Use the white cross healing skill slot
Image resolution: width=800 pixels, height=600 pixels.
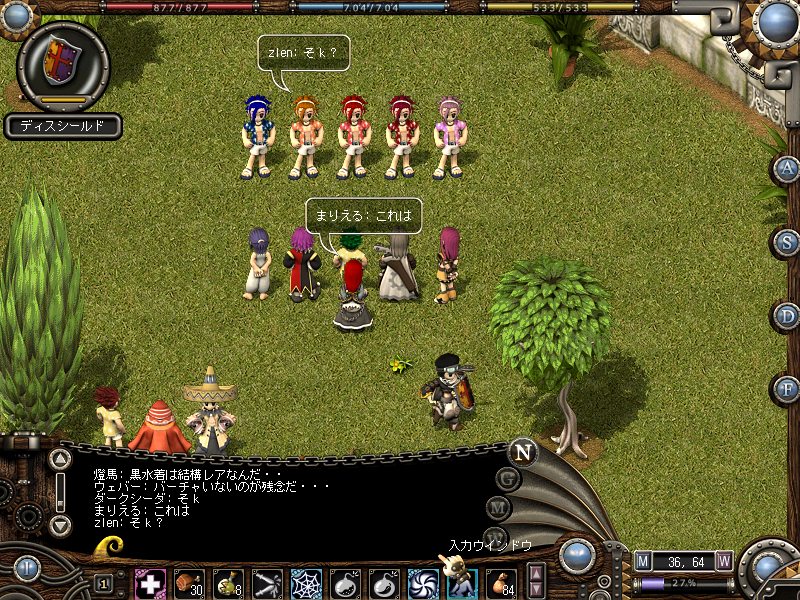pyautogui.click(x=150, y=583)
